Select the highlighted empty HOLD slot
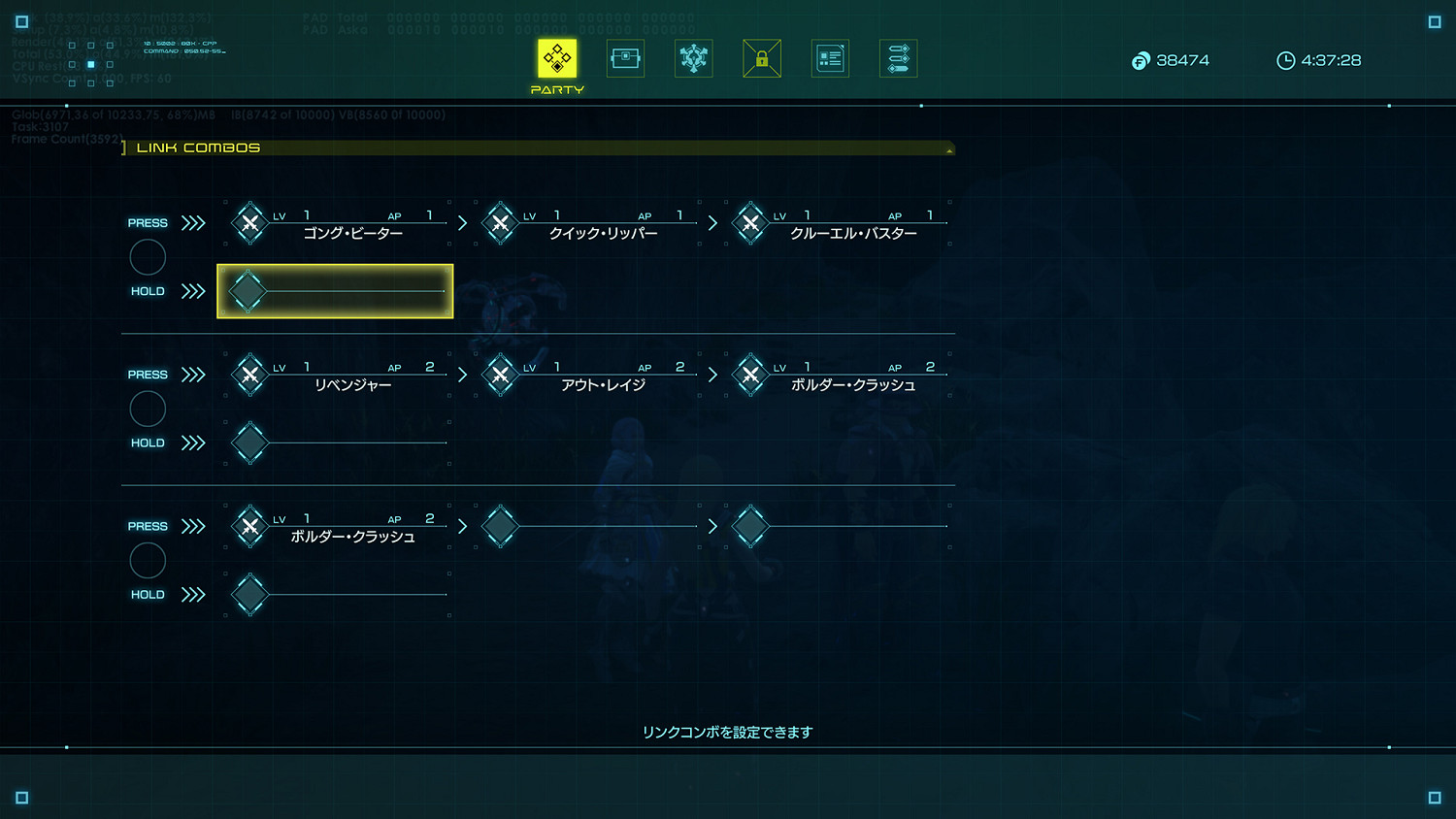 (x=334, y=290)
